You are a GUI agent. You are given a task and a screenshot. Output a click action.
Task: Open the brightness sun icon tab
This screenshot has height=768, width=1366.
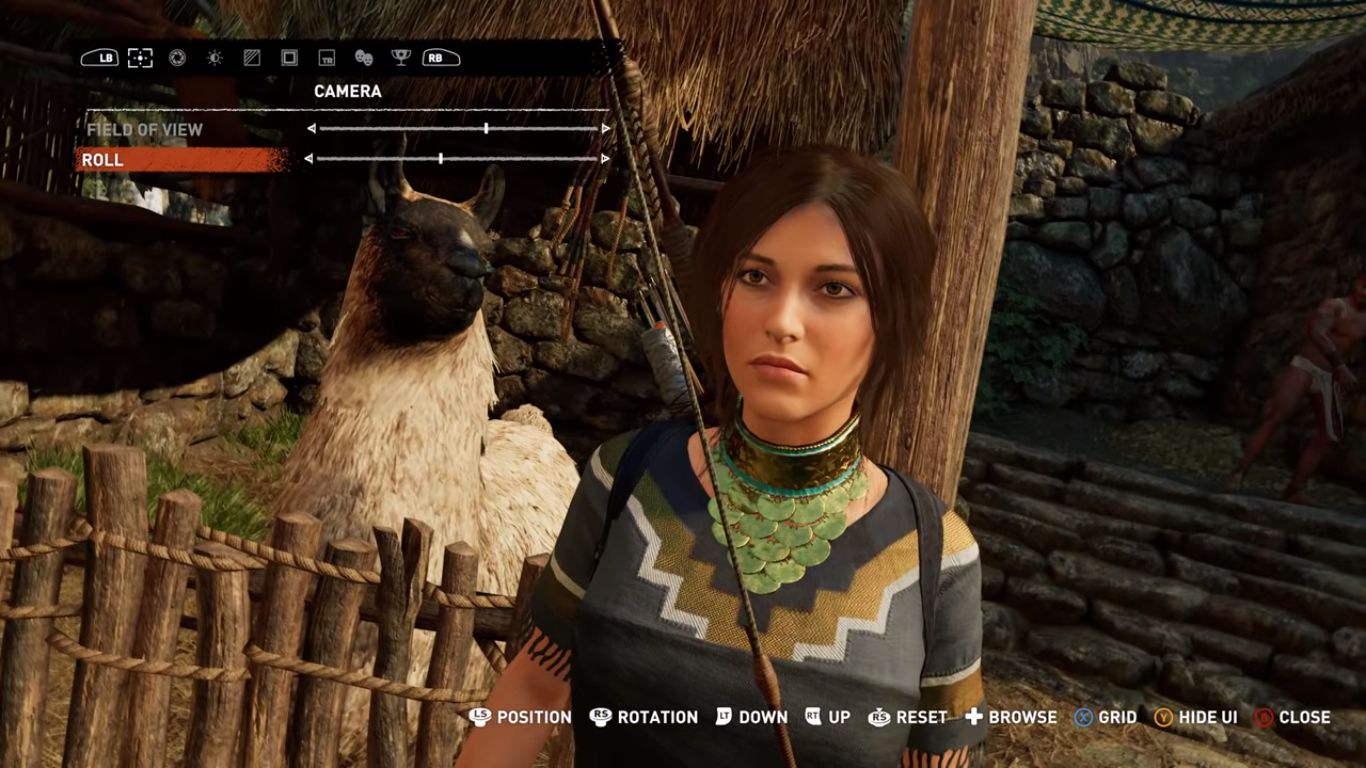(x=214, y=58)
